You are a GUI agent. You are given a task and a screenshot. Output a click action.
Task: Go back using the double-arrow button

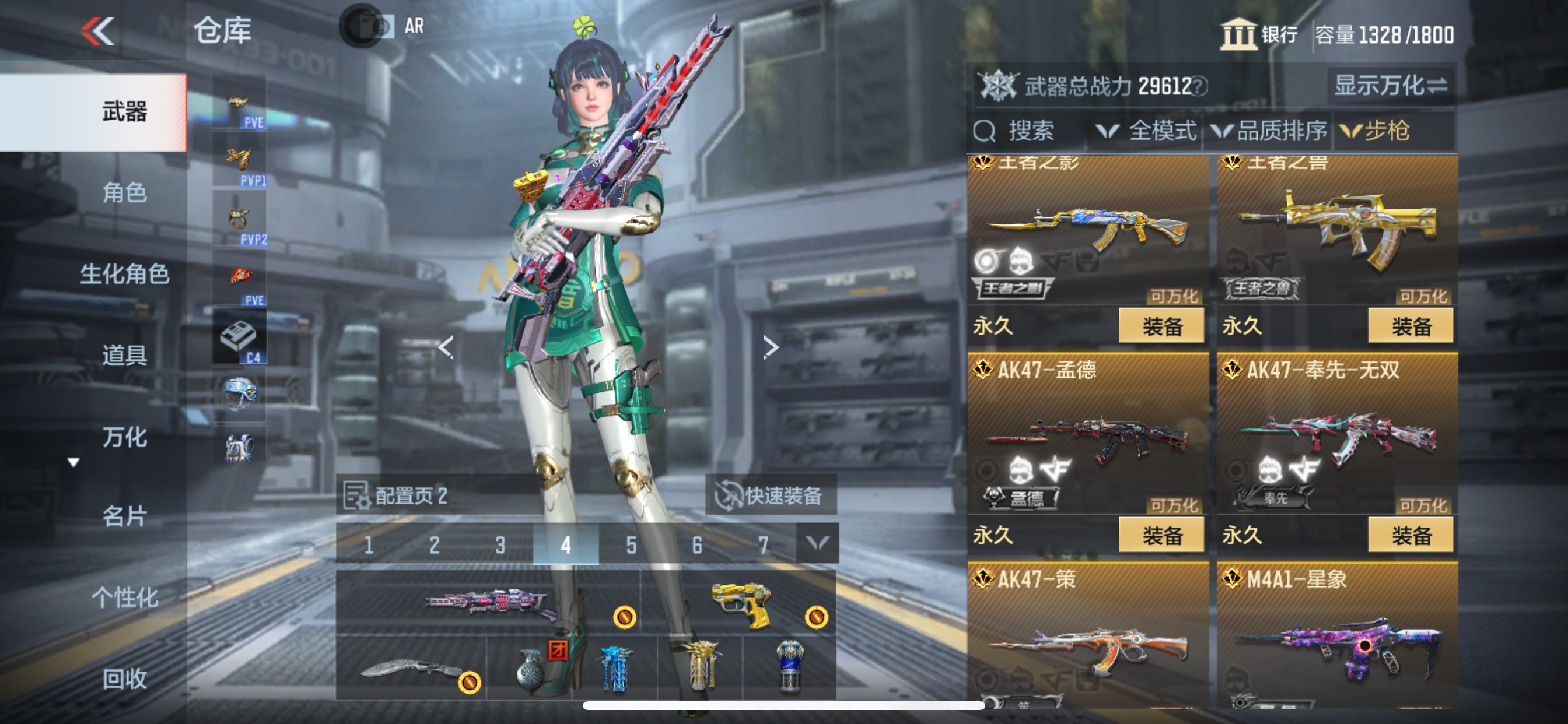point(98,30)
